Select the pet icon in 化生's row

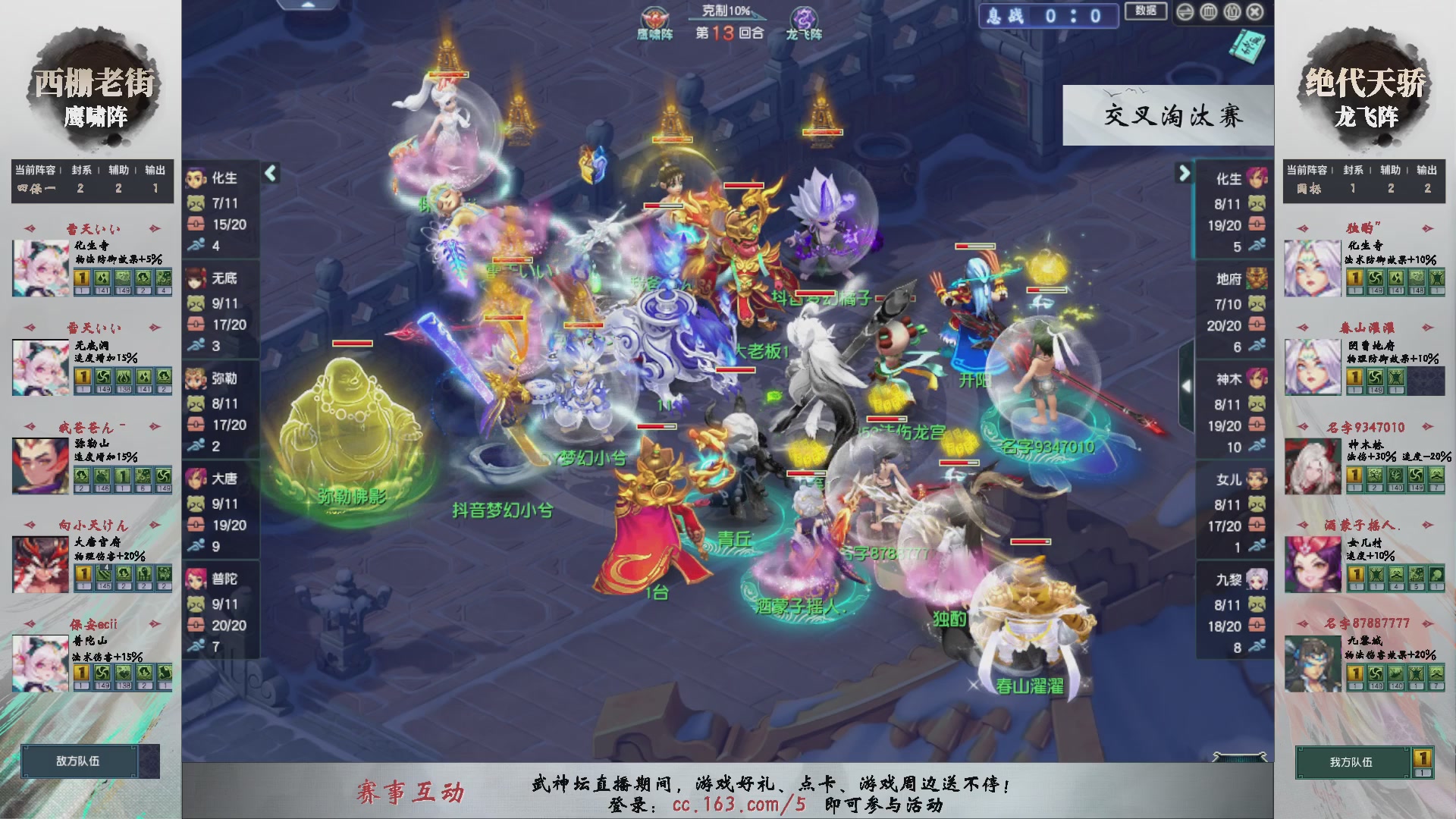(196, 205)
